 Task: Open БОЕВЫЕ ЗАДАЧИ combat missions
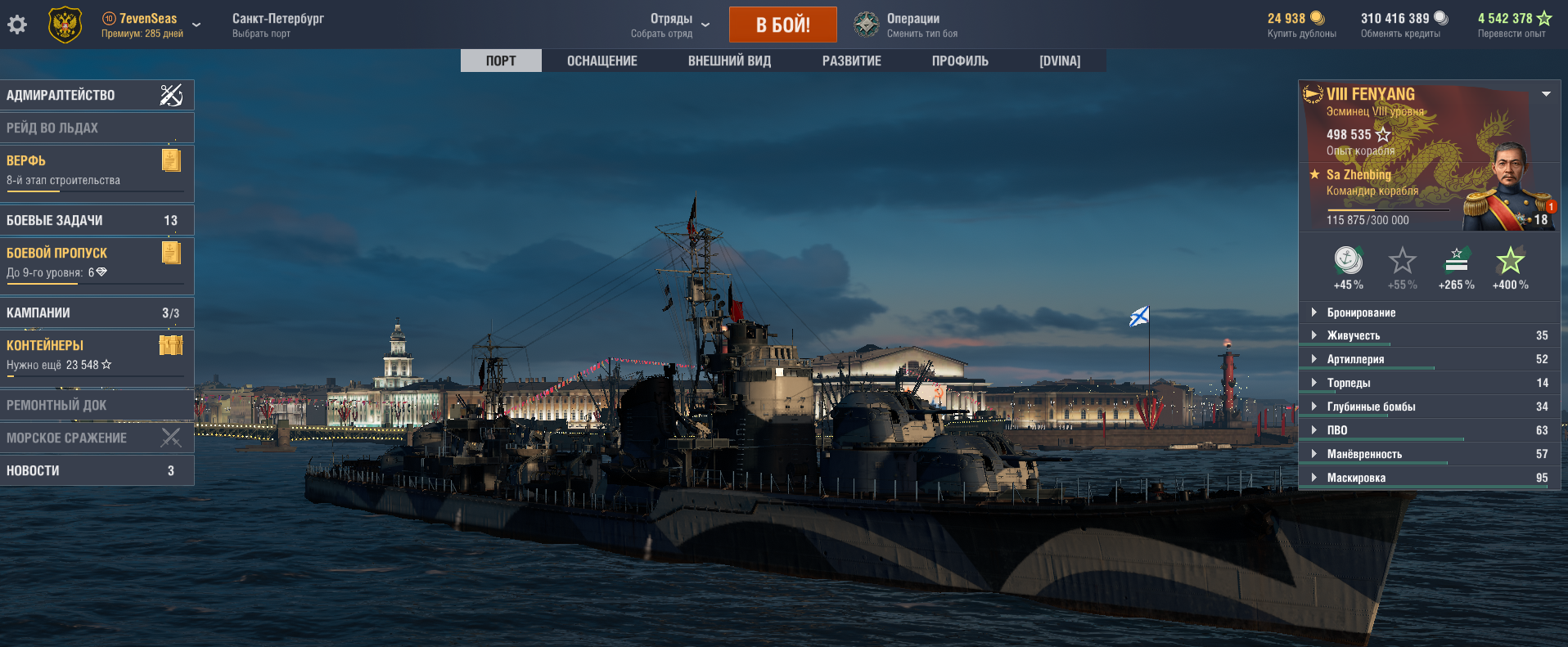pyautogui.click(x=97, y=221)
